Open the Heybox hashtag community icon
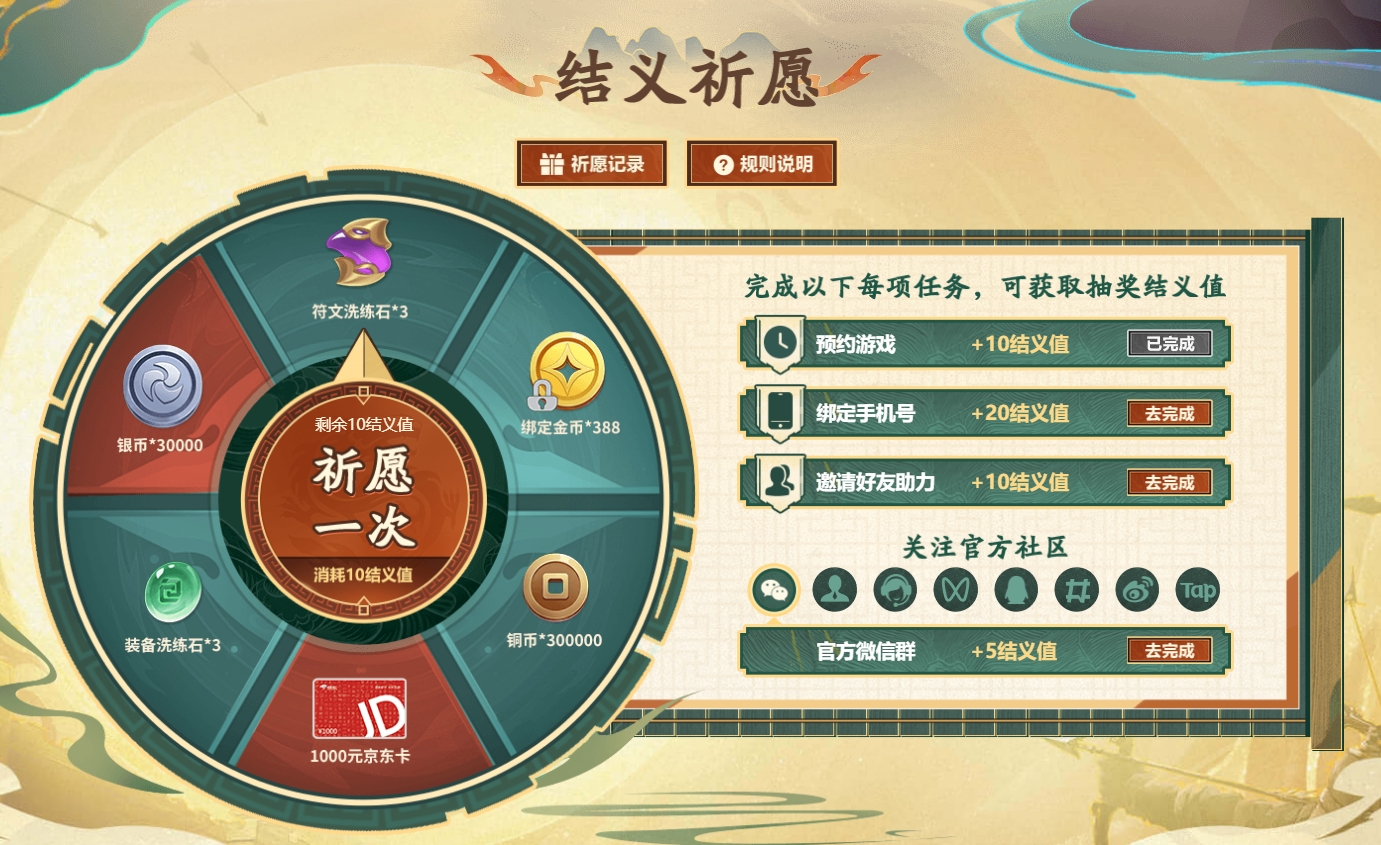The height and width of the screenshot is (845, 1381). [x=1075, y=590]
